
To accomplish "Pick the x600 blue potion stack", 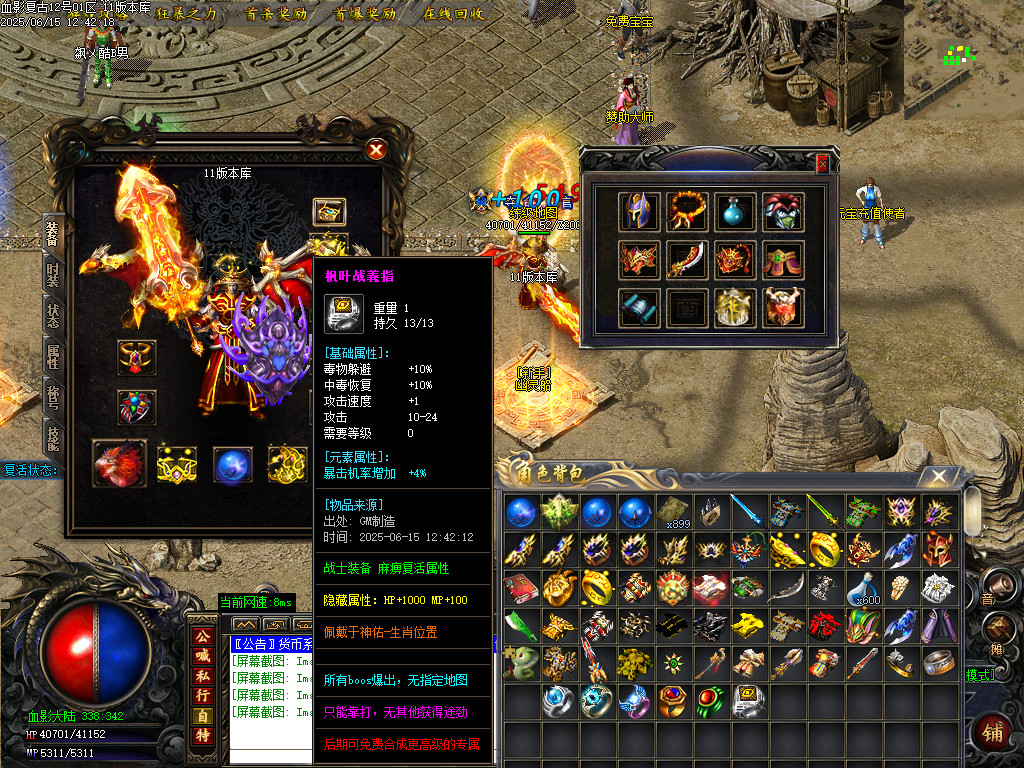I will pos(863,587).
